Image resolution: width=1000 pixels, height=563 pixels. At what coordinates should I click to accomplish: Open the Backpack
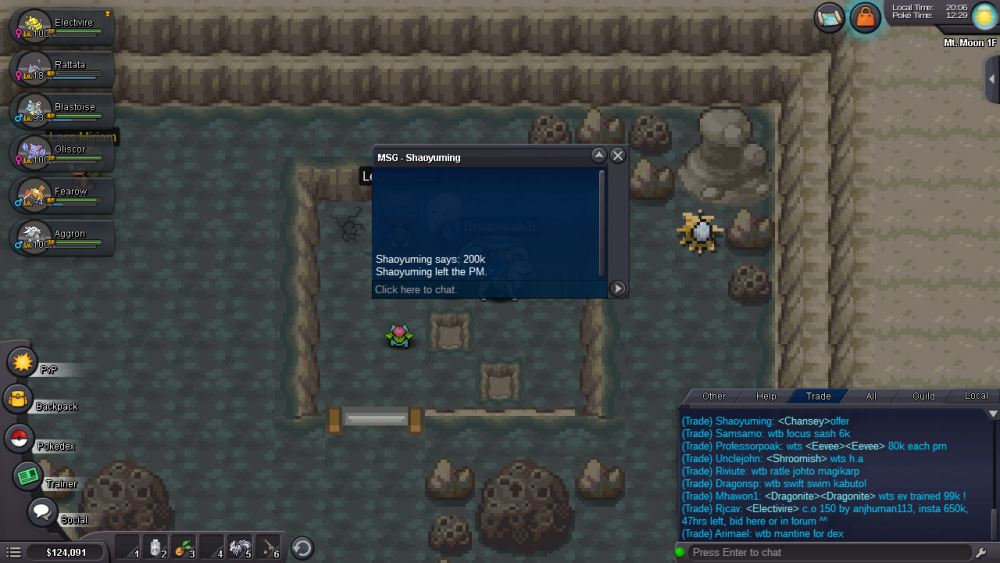19,400
